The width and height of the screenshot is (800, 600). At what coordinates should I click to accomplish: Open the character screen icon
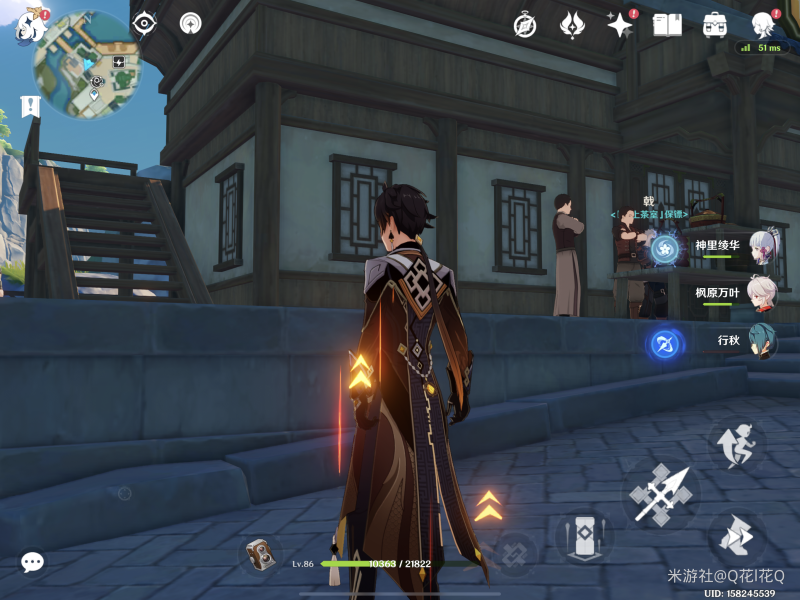[763, 25]
